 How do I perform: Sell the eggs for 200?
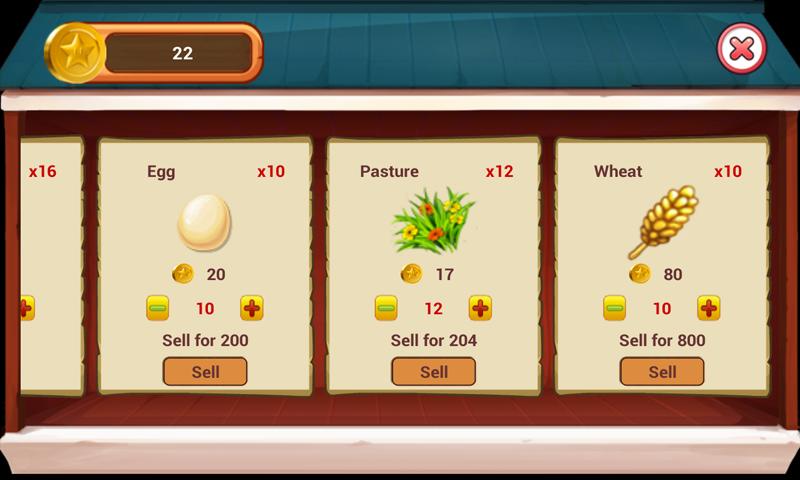205,372
